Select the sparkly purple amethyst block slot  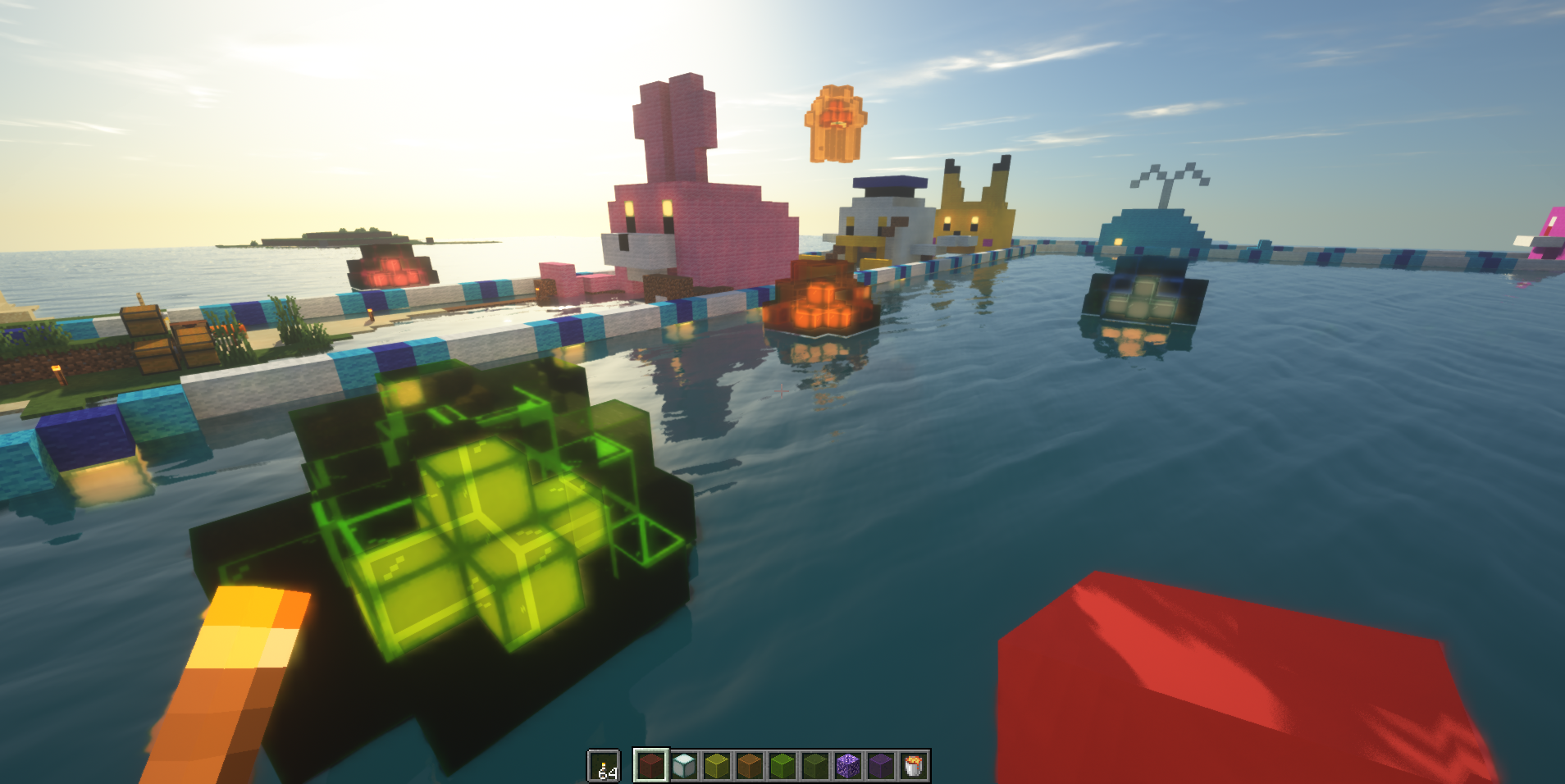848,766
